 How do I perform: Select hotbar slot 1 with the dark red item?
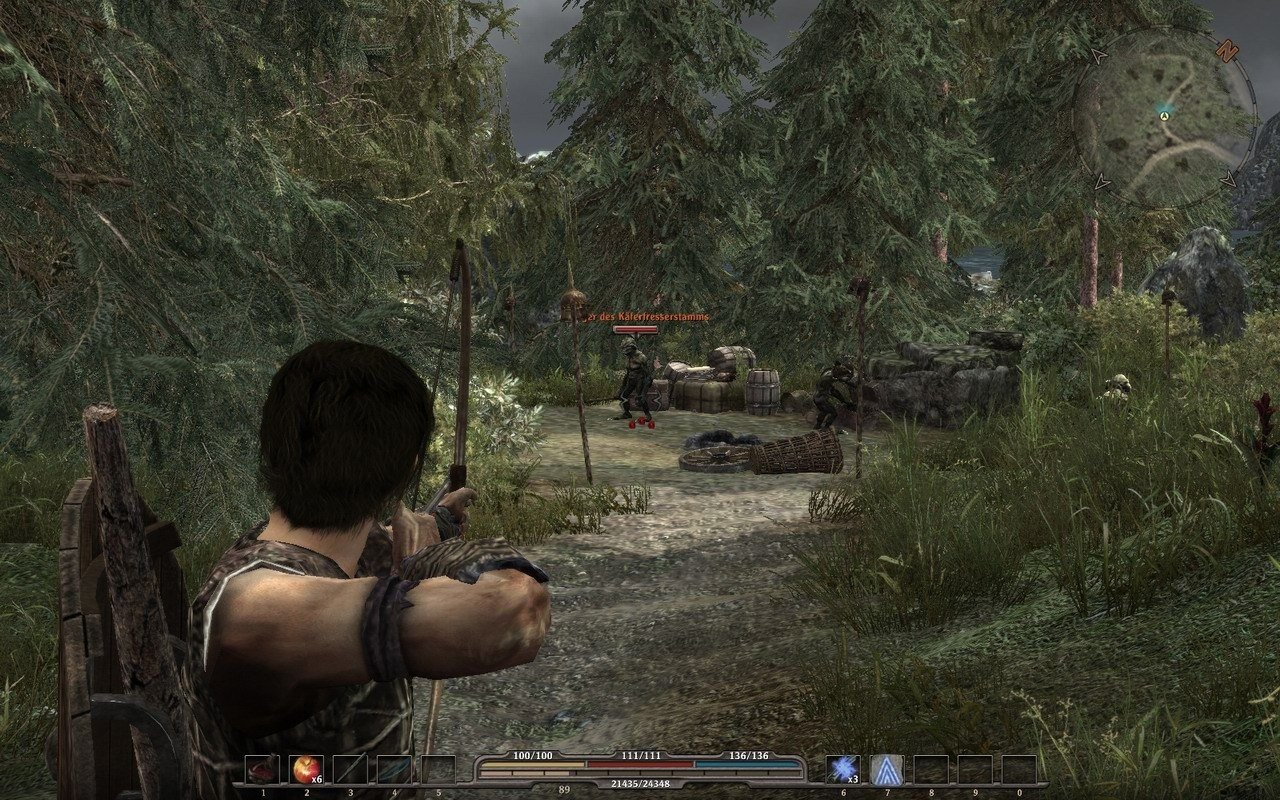pos(262,769)
